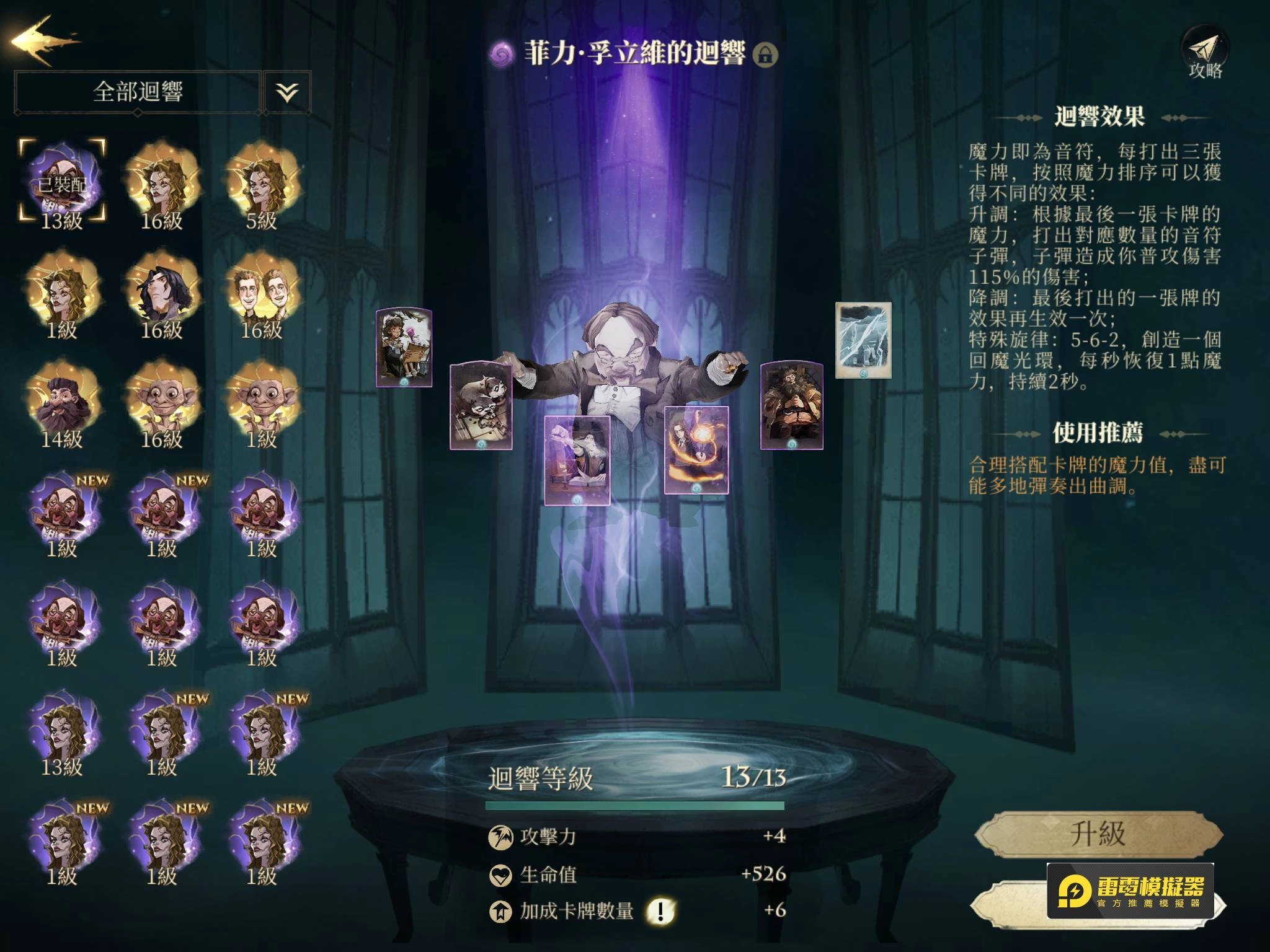
Task: Click the 升級 upgrade button
Action: pos(1098,834)
